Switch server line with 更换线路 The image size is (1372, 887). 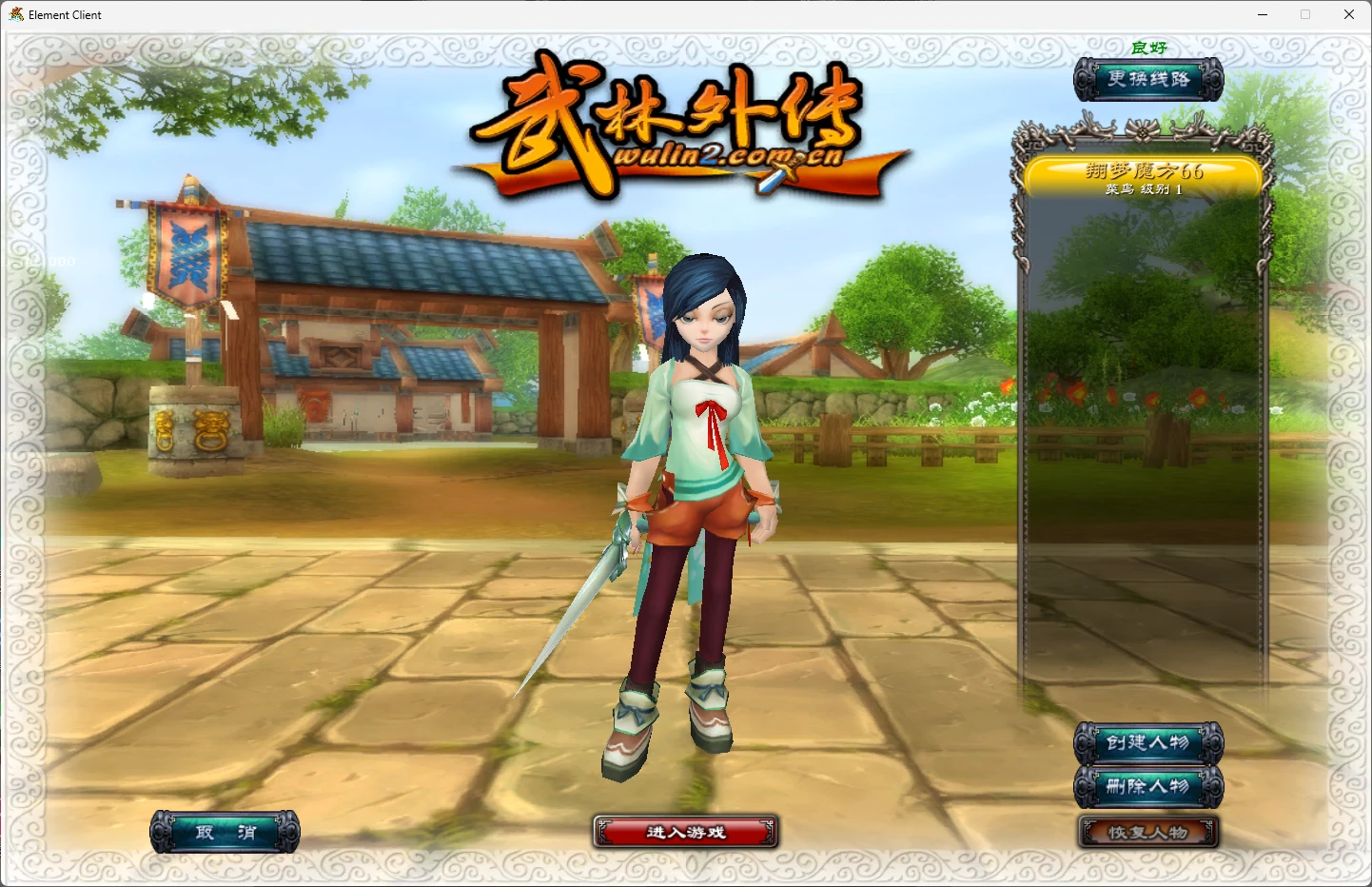1148,79
